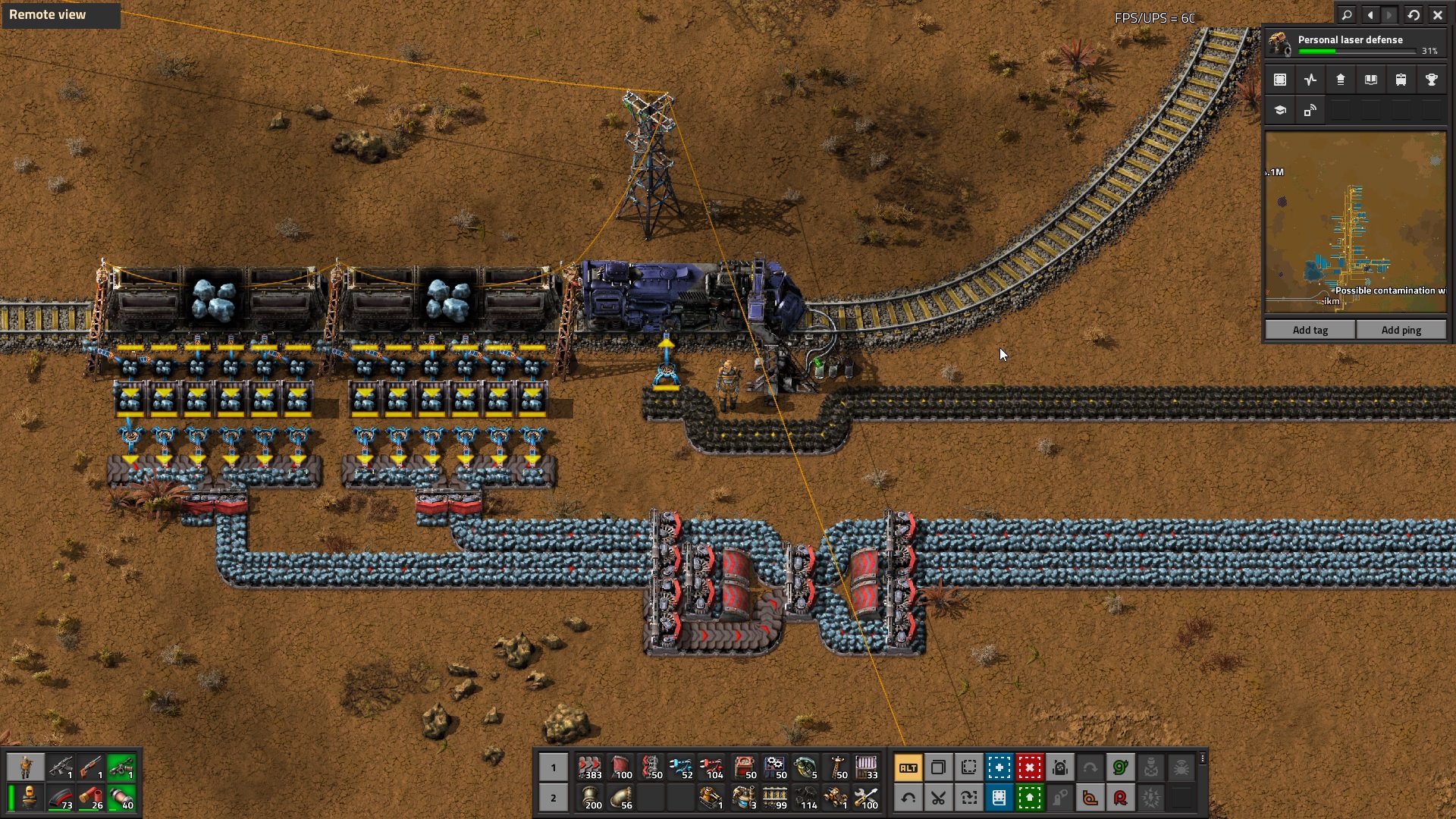Select the submachine gun weapon slot
This screenshot has width=1456, height=819.
tap(61, 767)
